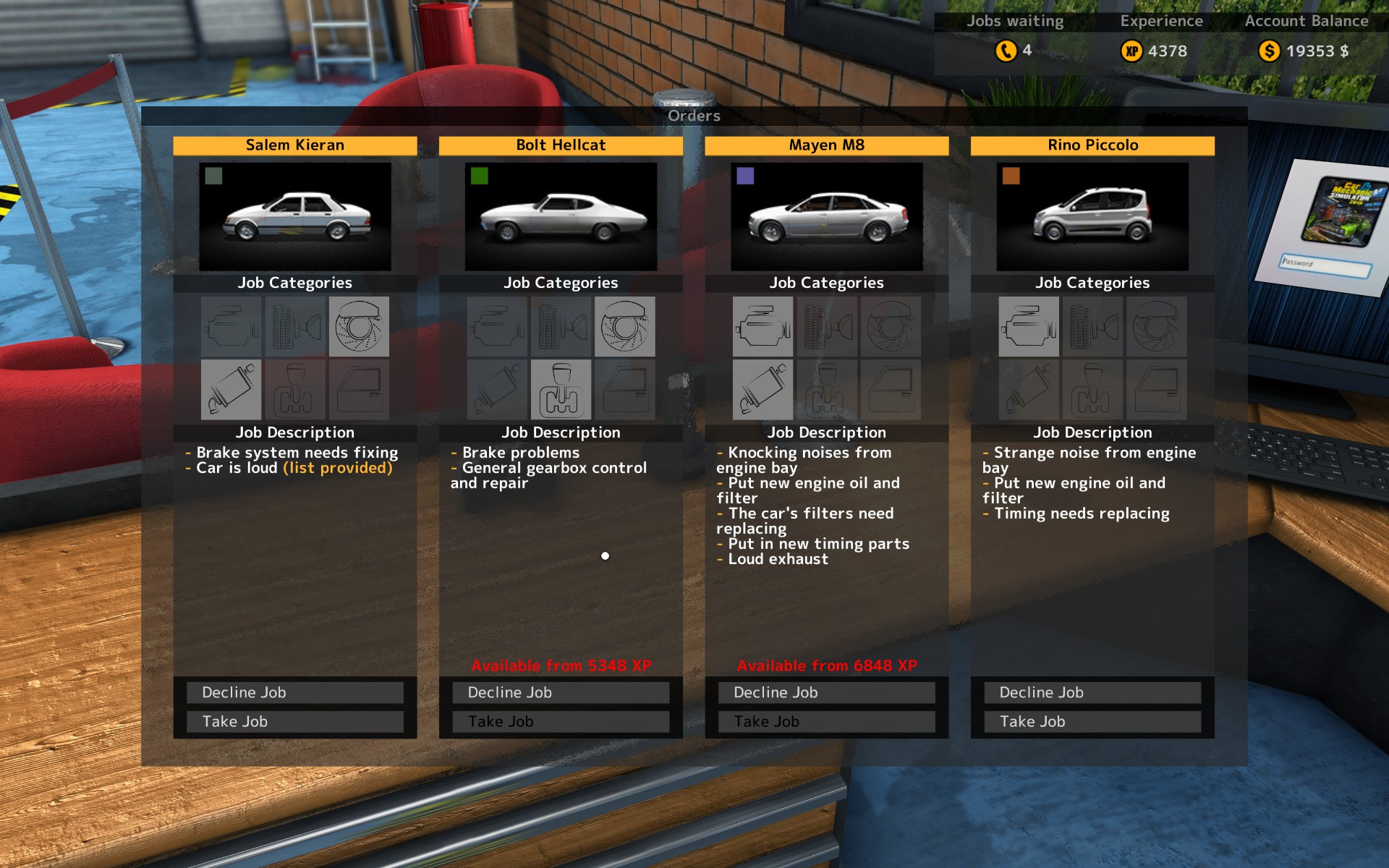Take the Rino Piccolo job
Image resolution: width=1389 pixels, height=868 pixels.
tap(1092, 721)
